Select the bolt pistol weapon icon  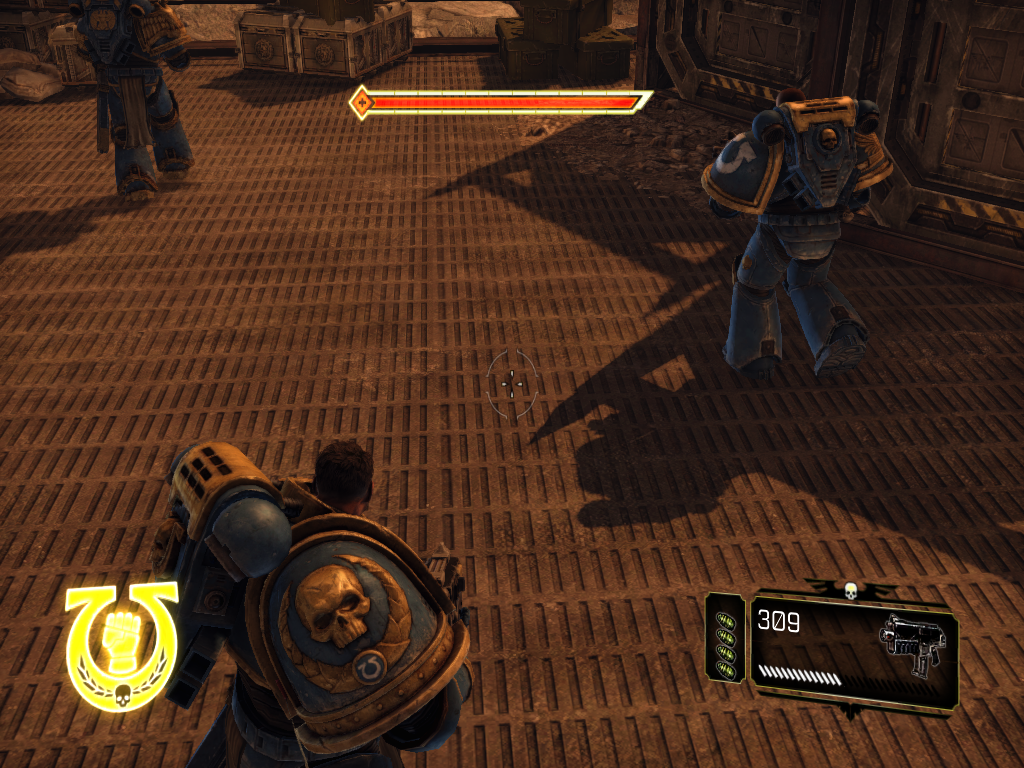tap(912, 644)
